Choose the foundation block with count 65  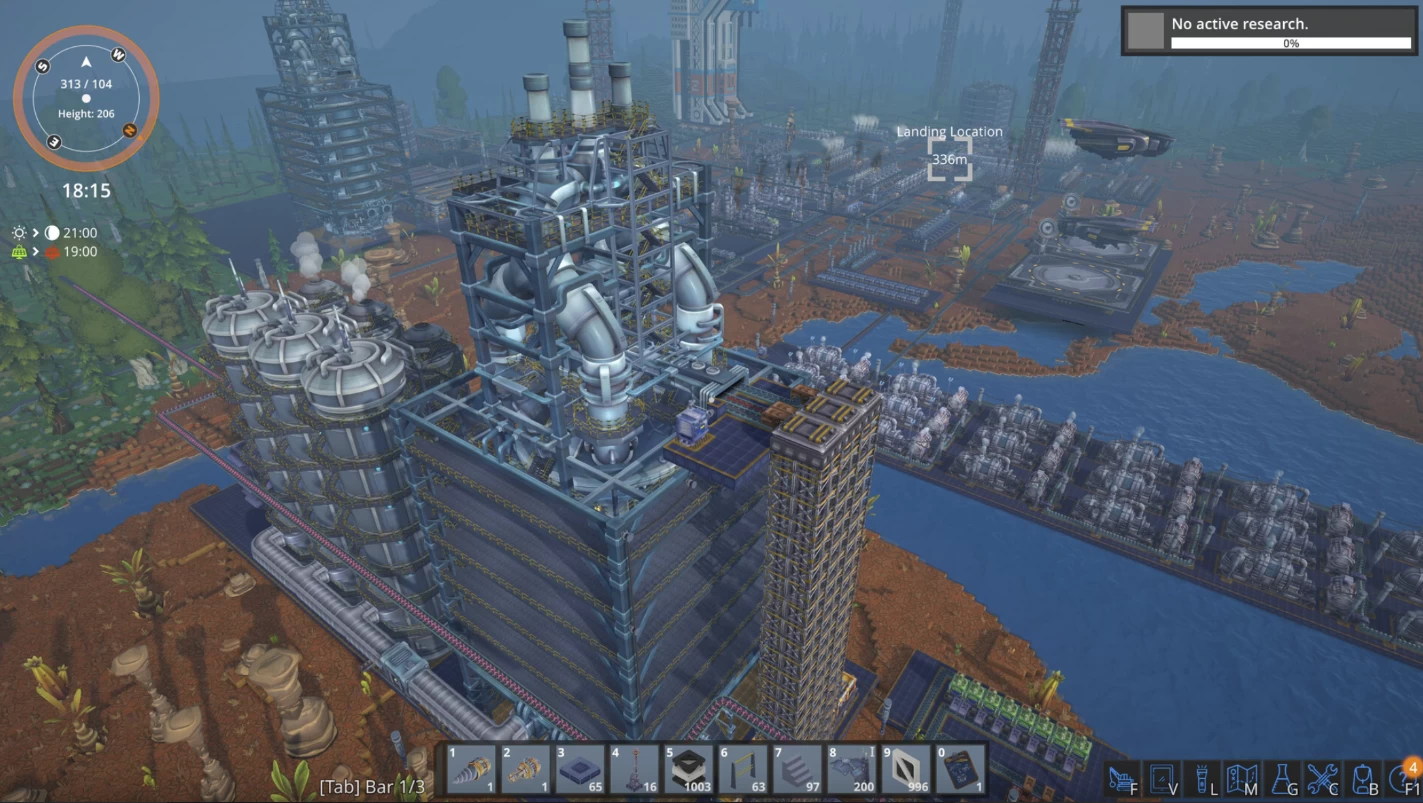point(580,769)
